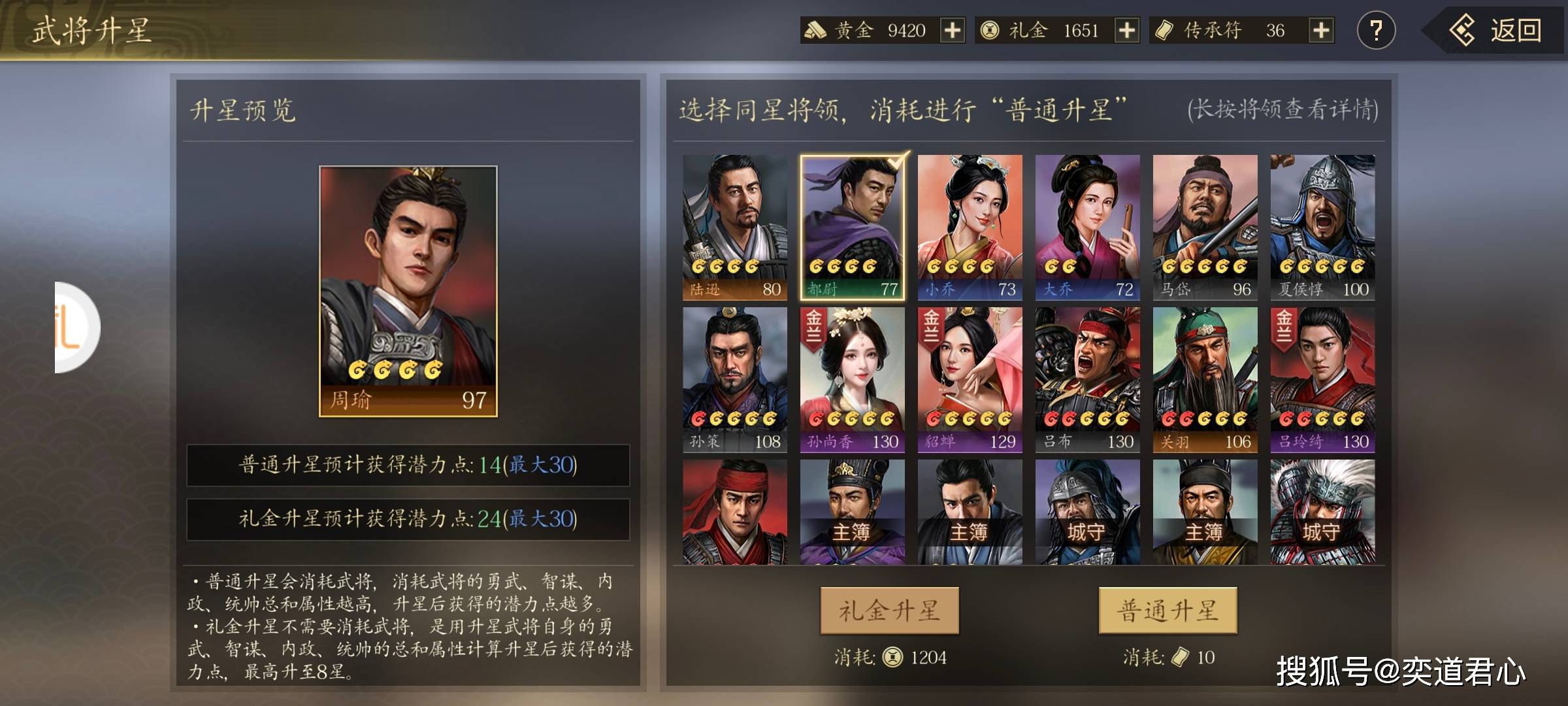
Task: Pick the 关羽 general card
Action: (x=1205, y=380)
